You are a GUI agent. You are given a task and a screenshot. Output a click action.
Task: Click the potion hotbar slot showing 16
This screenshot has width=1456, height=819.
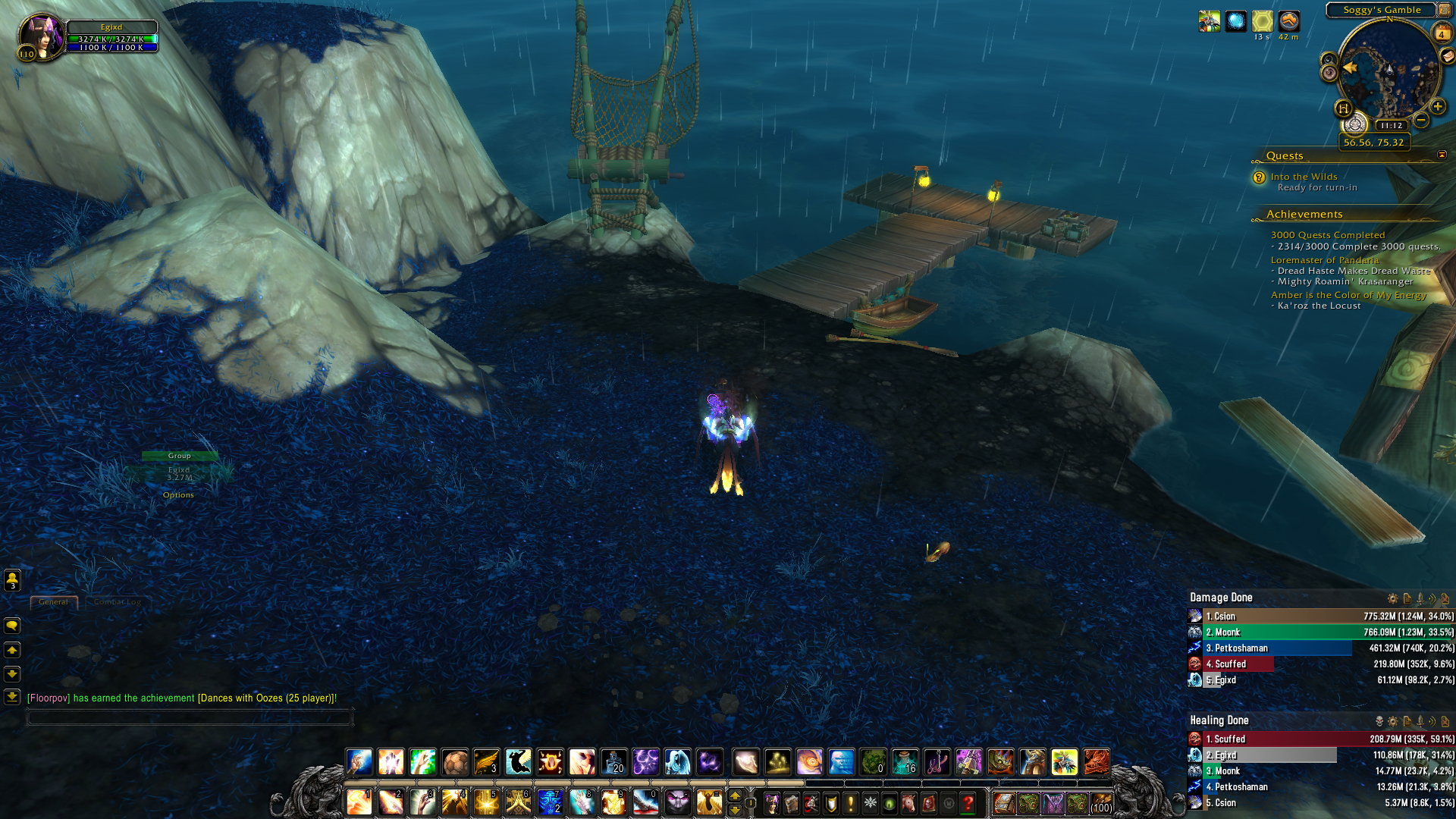click(905, 761)
